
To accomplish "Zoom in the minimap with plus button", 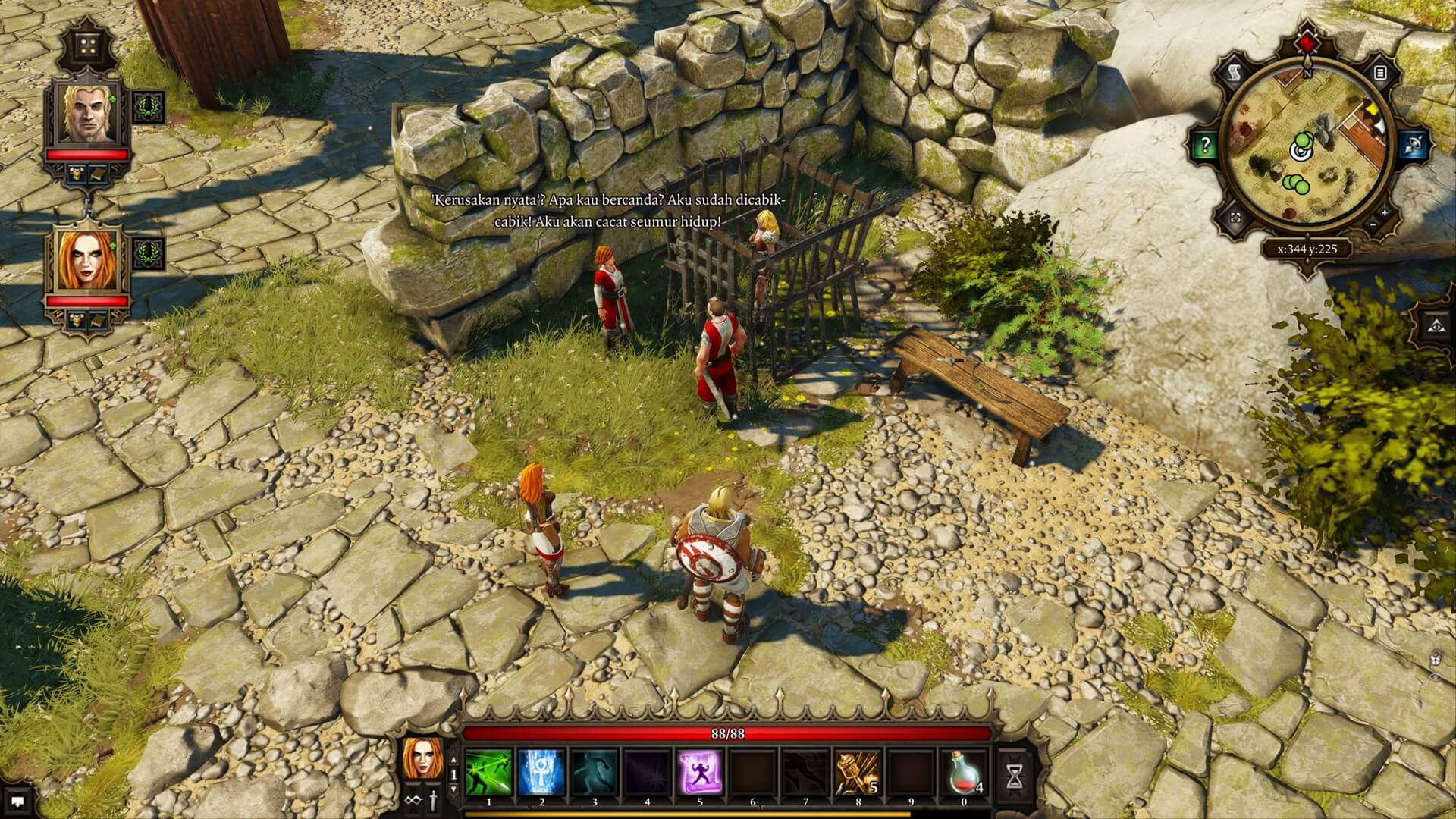I will [x=1385, y=212].
